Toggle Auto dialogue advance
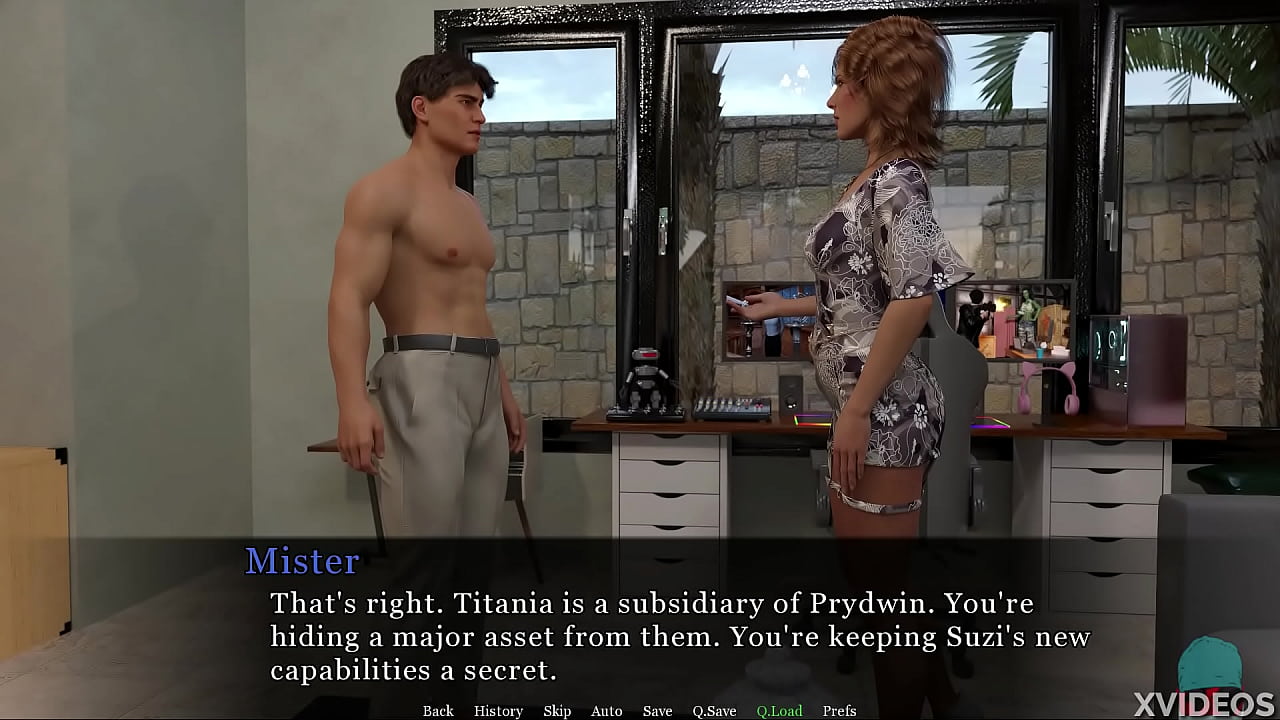Image resolution: width=1280 pixels, height=720 pixels. point(606,711)
